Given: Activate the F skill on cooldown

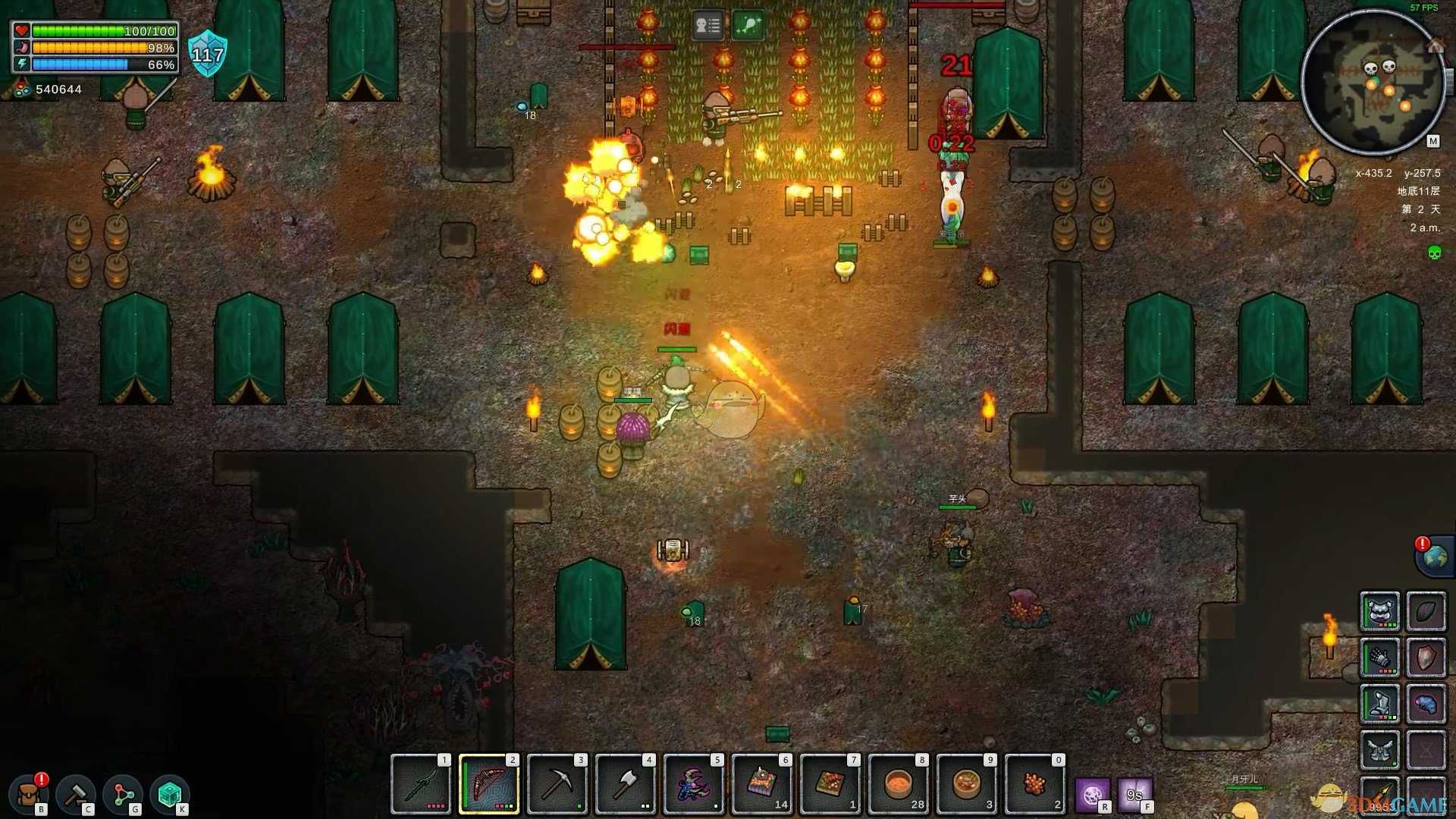Looking at the screenshot, I should pyautogui.click(x=1135, y=795).
